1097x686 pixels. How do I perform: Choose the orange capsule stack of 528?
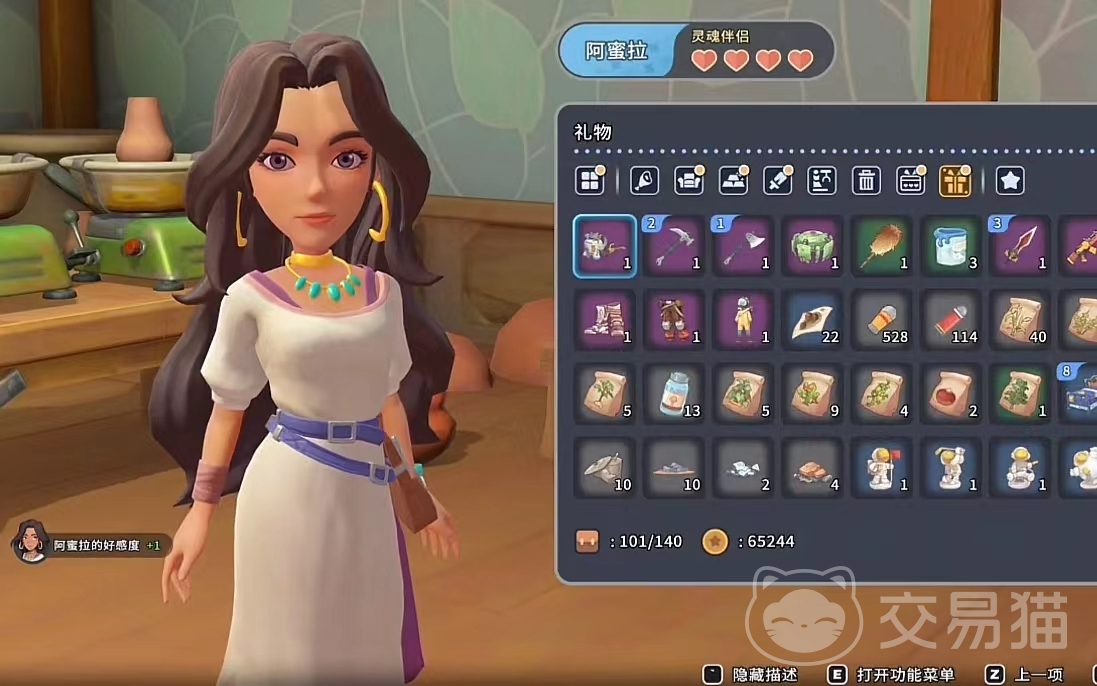882,320
